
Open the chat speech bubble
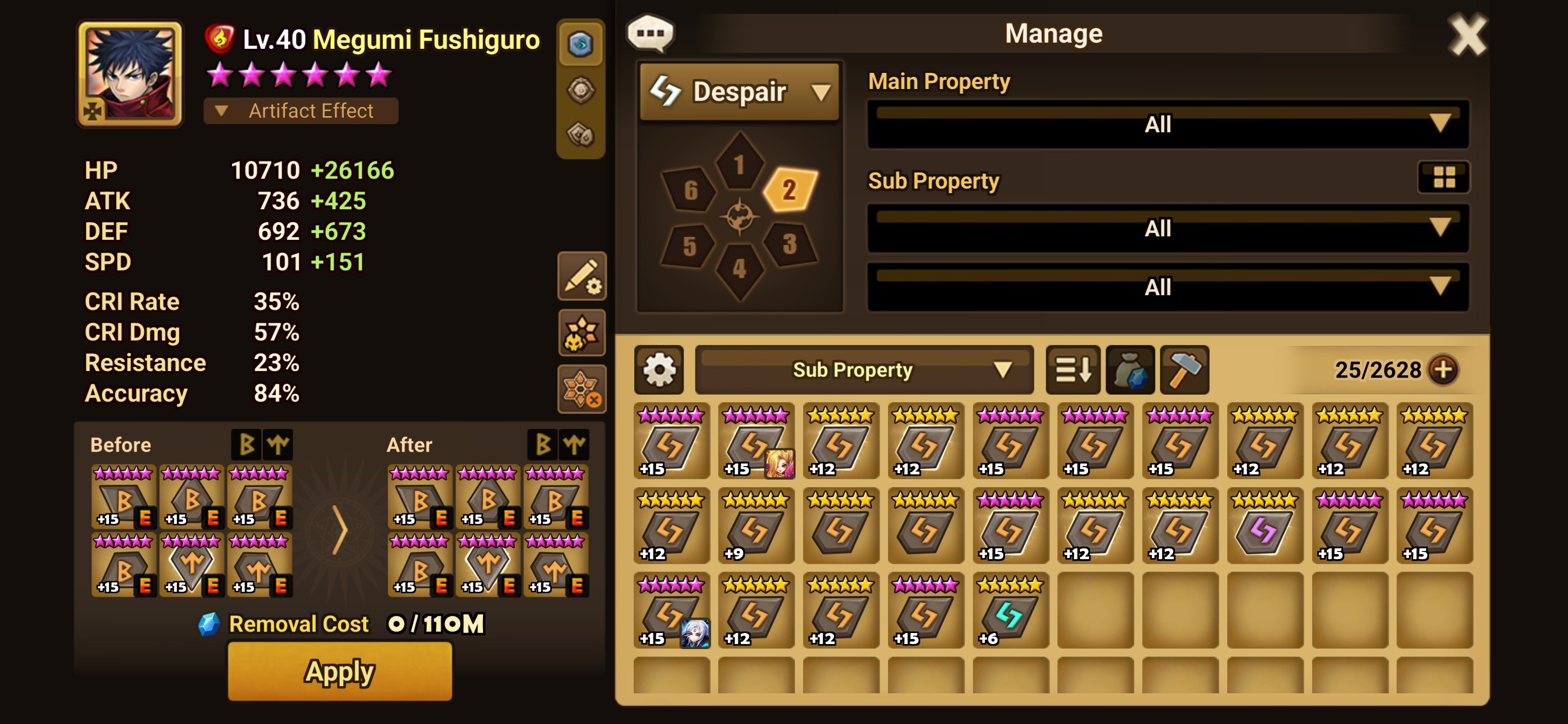pos(650,33)
